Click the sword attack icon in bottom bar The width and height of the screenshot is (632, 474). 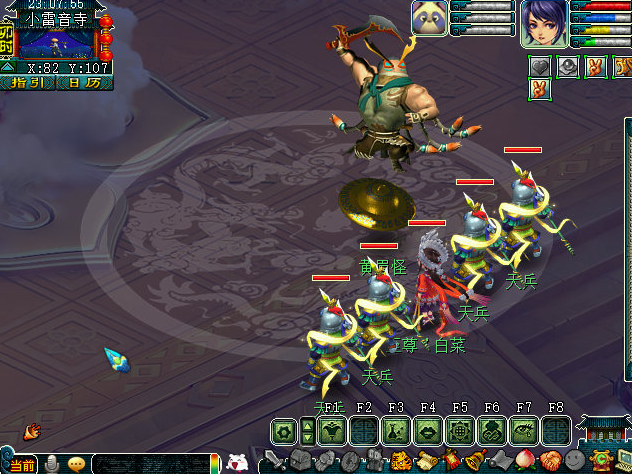[x=276, y=462]
